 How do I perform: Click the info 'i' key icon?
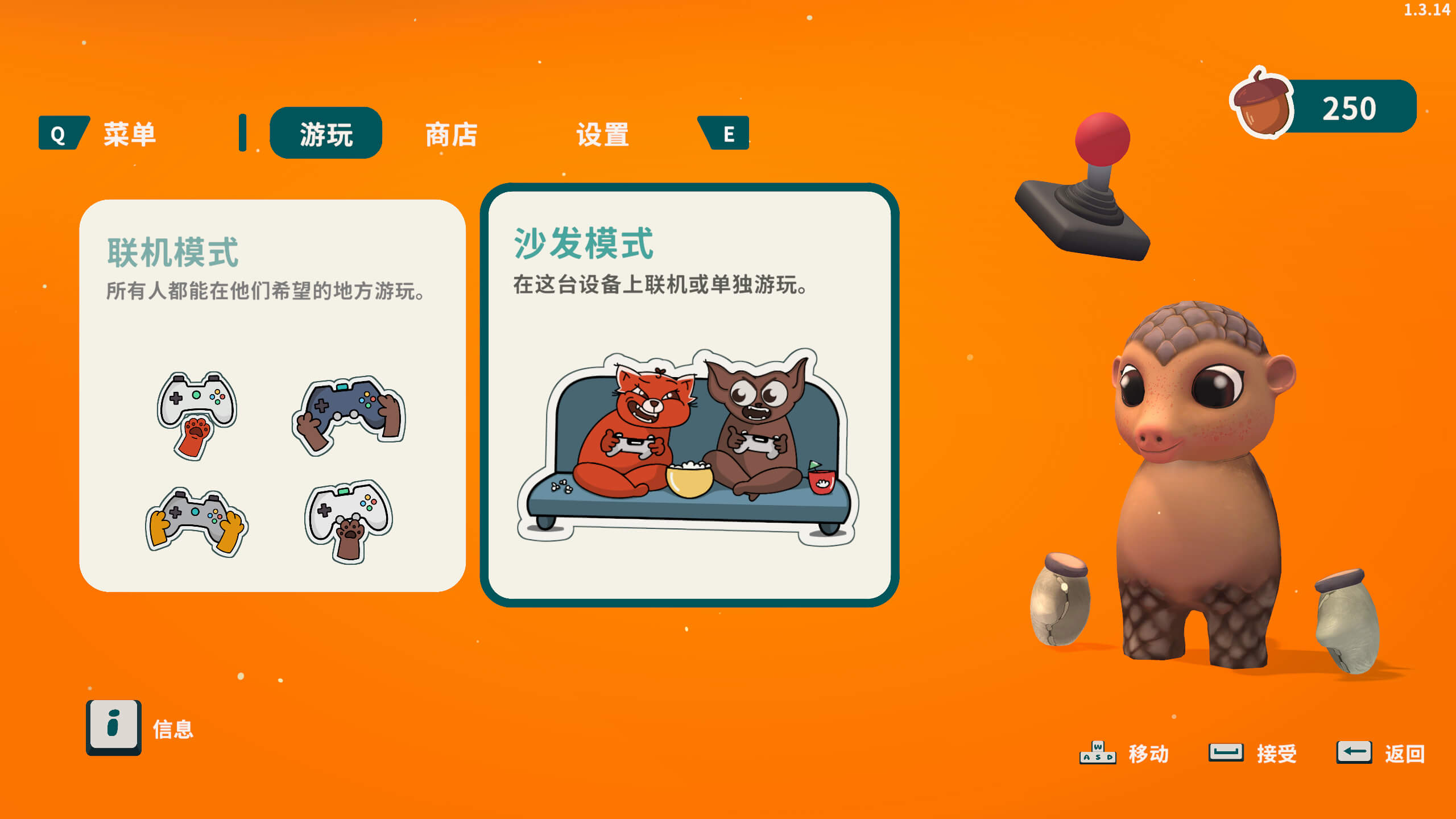click(114, 730)
